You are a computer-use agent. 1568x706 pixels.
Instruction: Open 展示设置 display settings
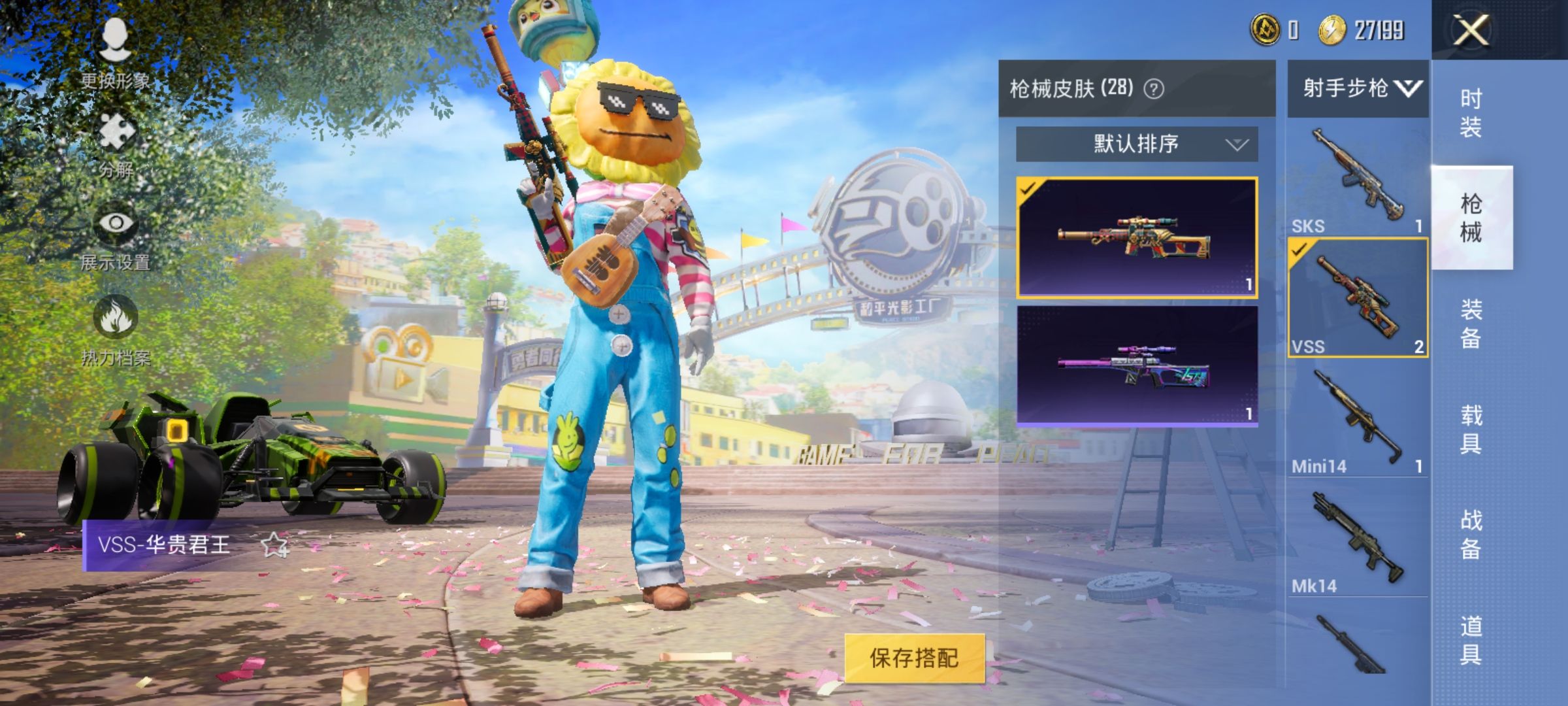pos(116,237)
